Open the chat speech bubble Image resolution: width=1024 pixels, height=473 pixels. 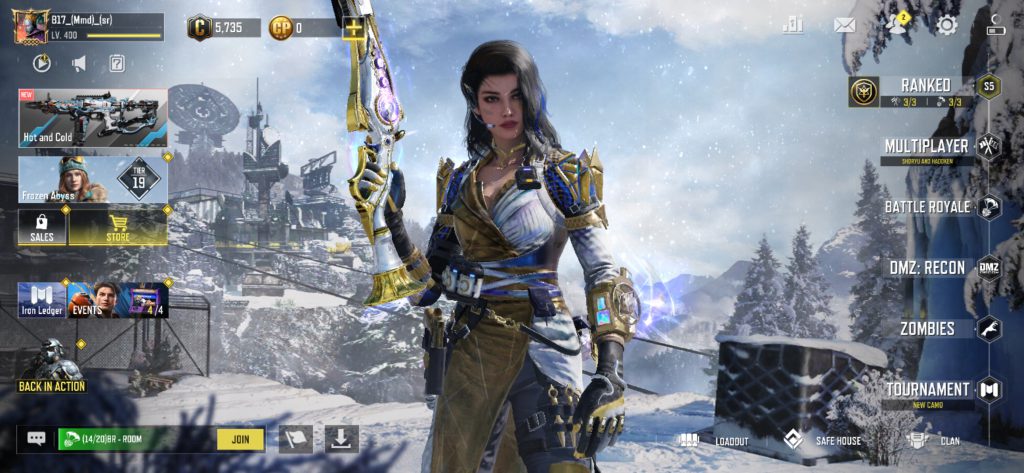pos(36,438)
